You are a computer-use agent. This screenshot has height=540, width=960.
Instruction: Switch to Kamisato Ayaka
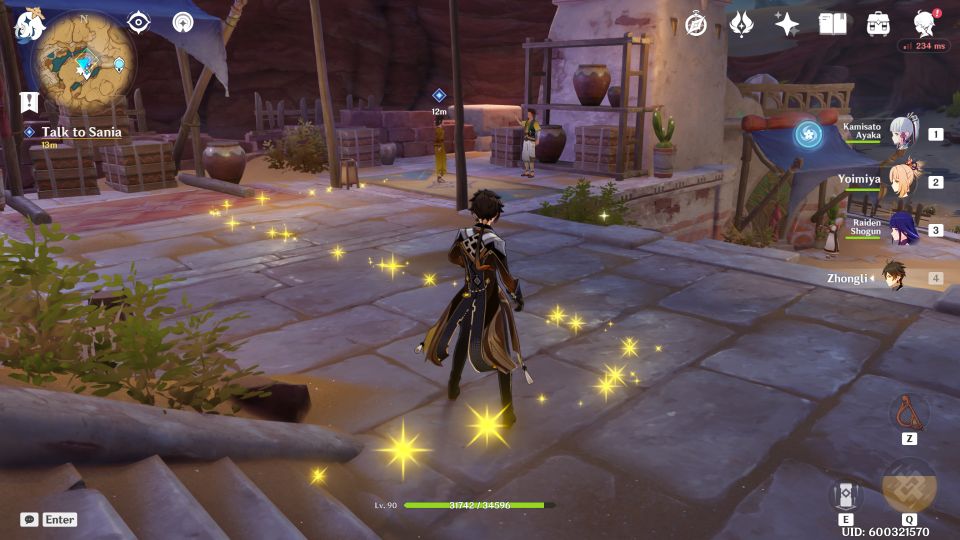[x=903, y=134]
